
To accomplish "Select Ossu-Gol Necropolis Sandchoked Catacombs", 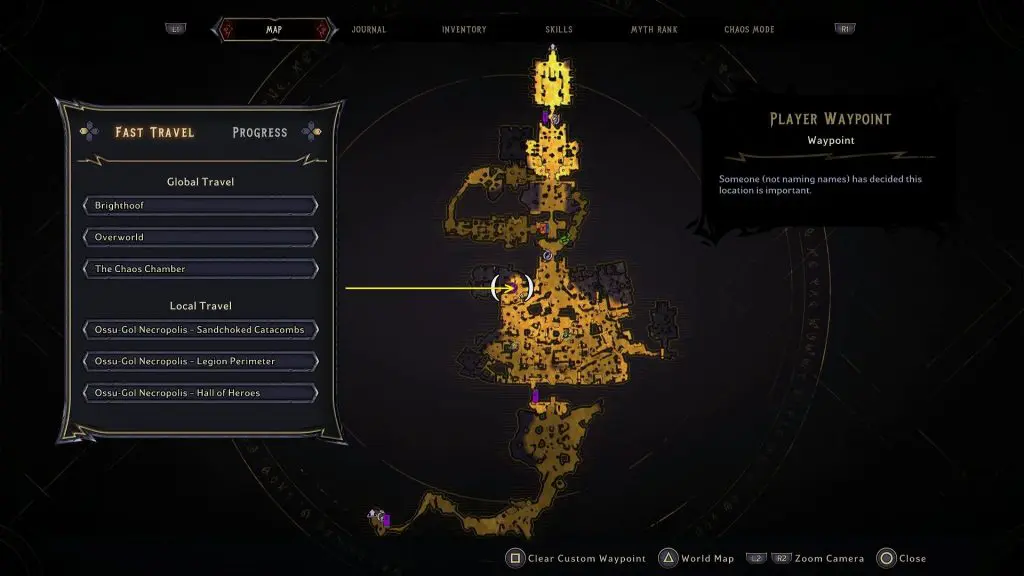I will (201, 330).
